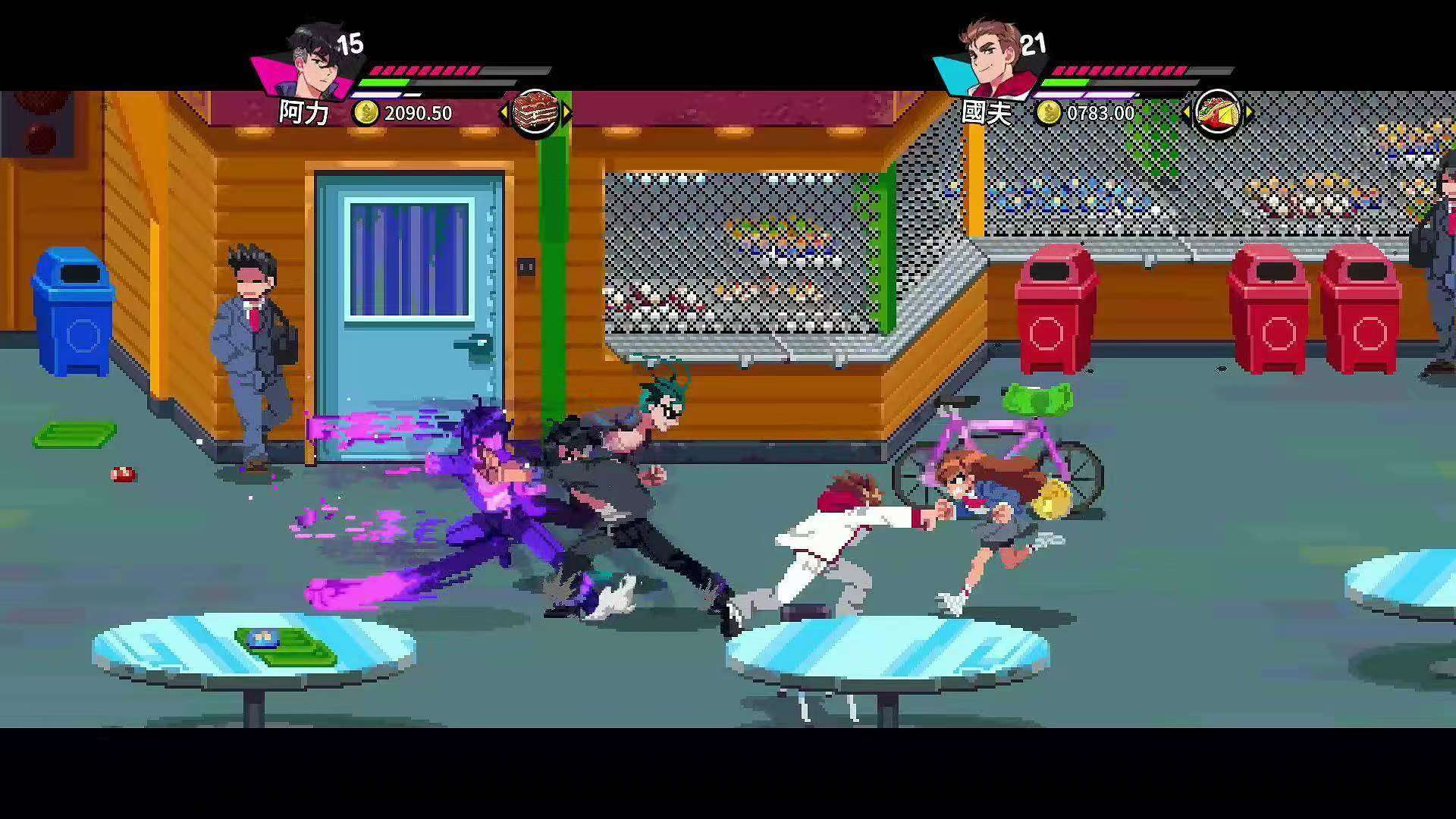Viewport: 1456px width, 819px height.
Task: Select the lasagna item icon in 阿力's HUD
Action: point(535,112)
